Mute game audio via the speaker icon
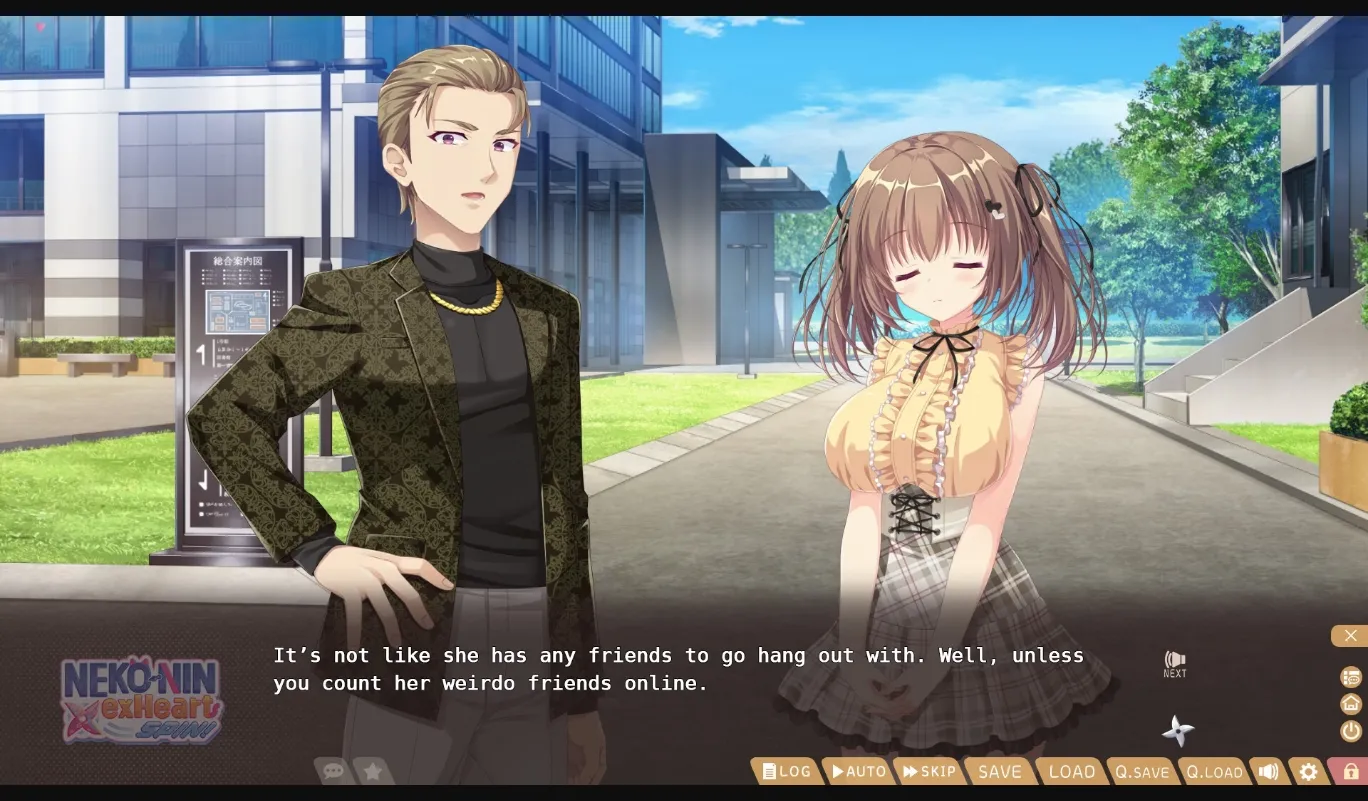 (x=1268, y=771)
